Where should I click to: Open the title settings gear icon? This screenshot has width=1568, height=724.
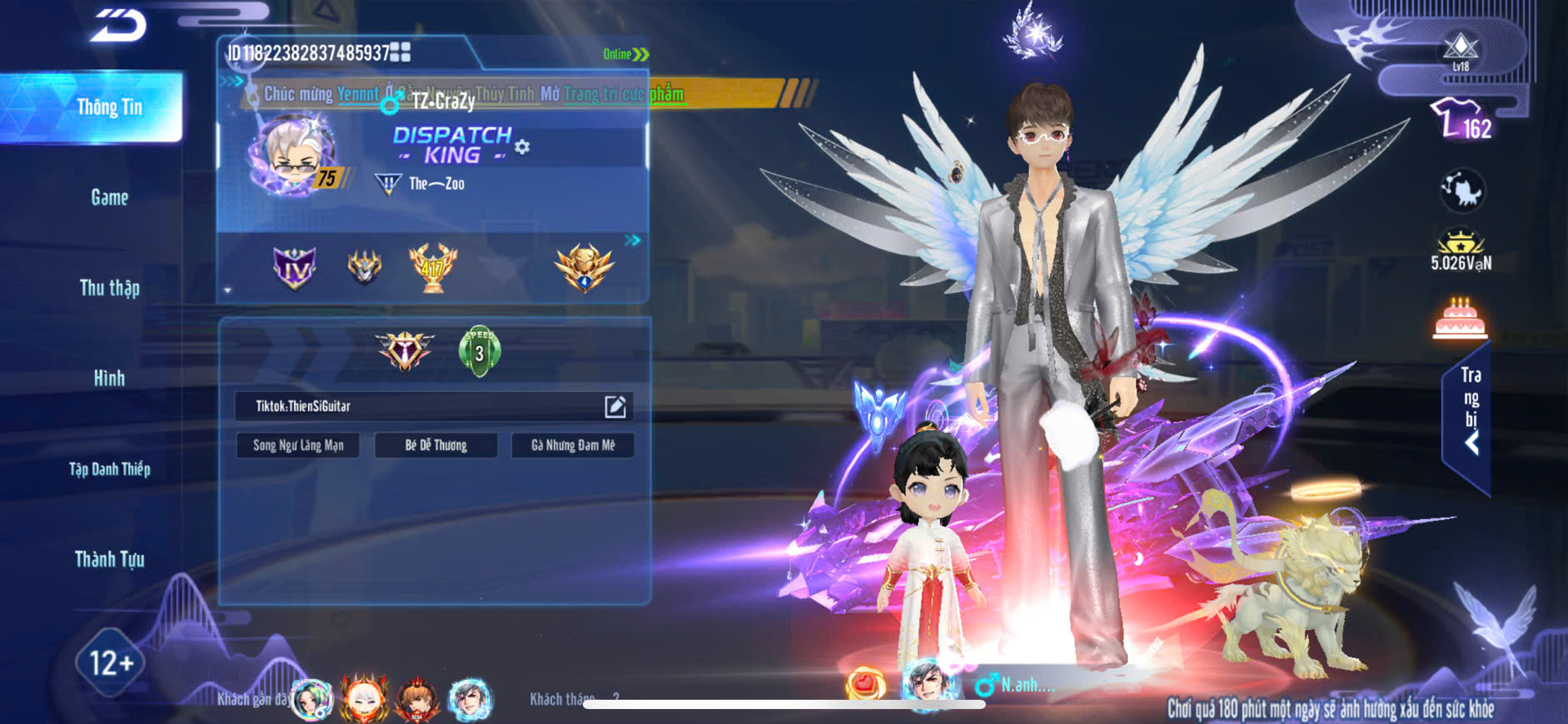pyautogui.click(x=522, y=147)
